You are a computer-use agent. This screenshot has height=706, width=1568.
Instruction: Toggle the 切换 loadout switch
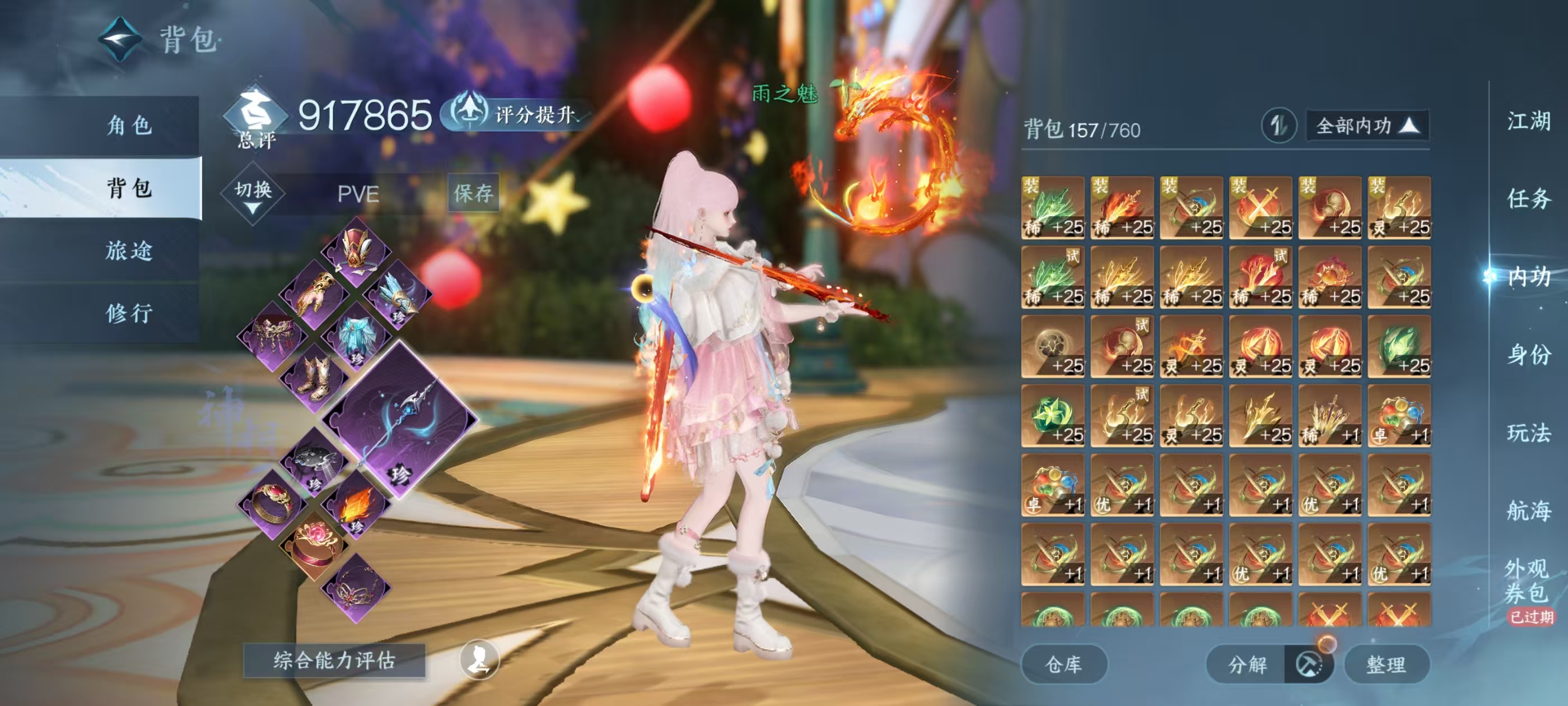click(x=253, y=194)
